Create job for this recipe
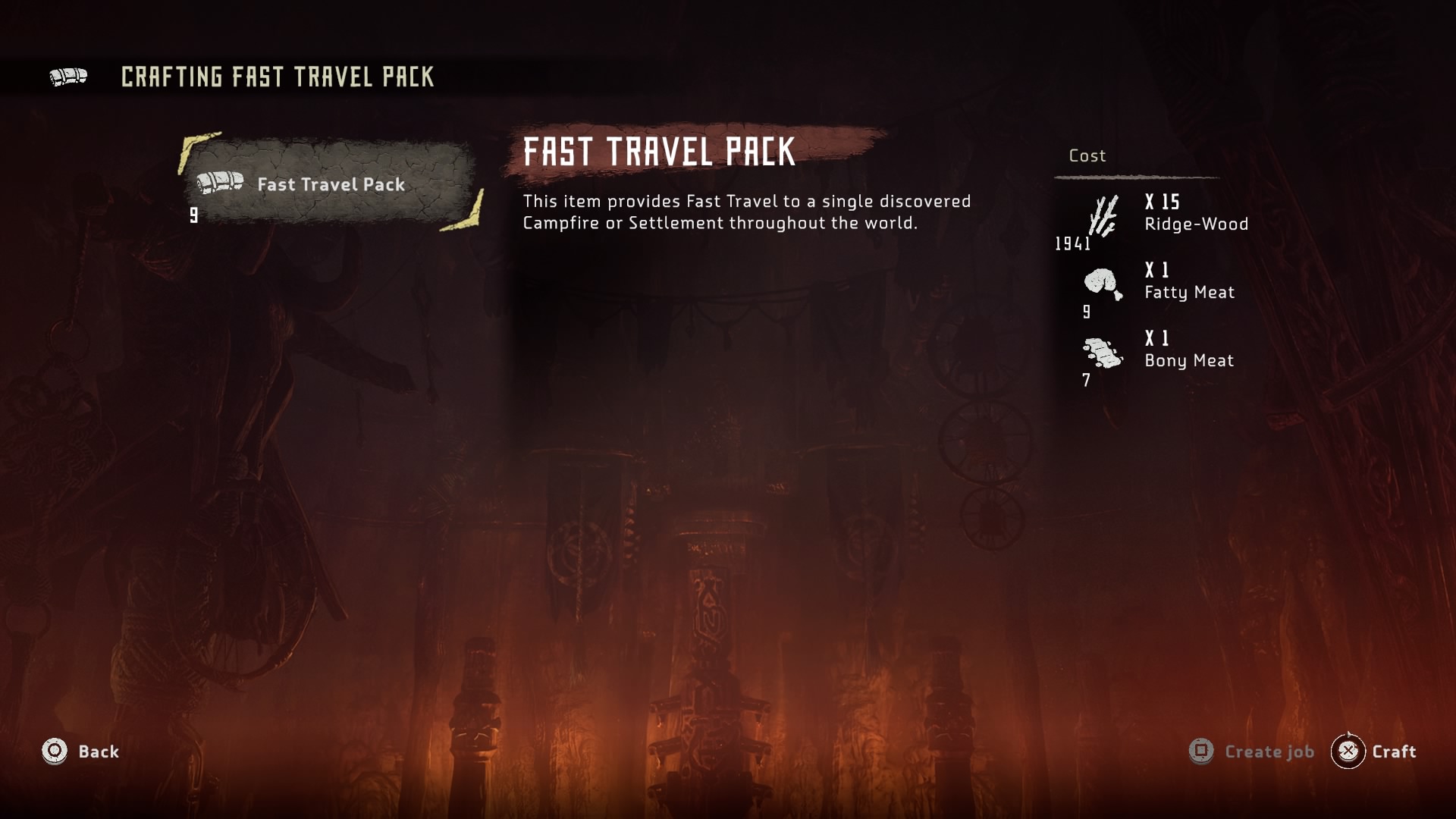The height and width of the screenshot is (819, 1456). 1252,752
